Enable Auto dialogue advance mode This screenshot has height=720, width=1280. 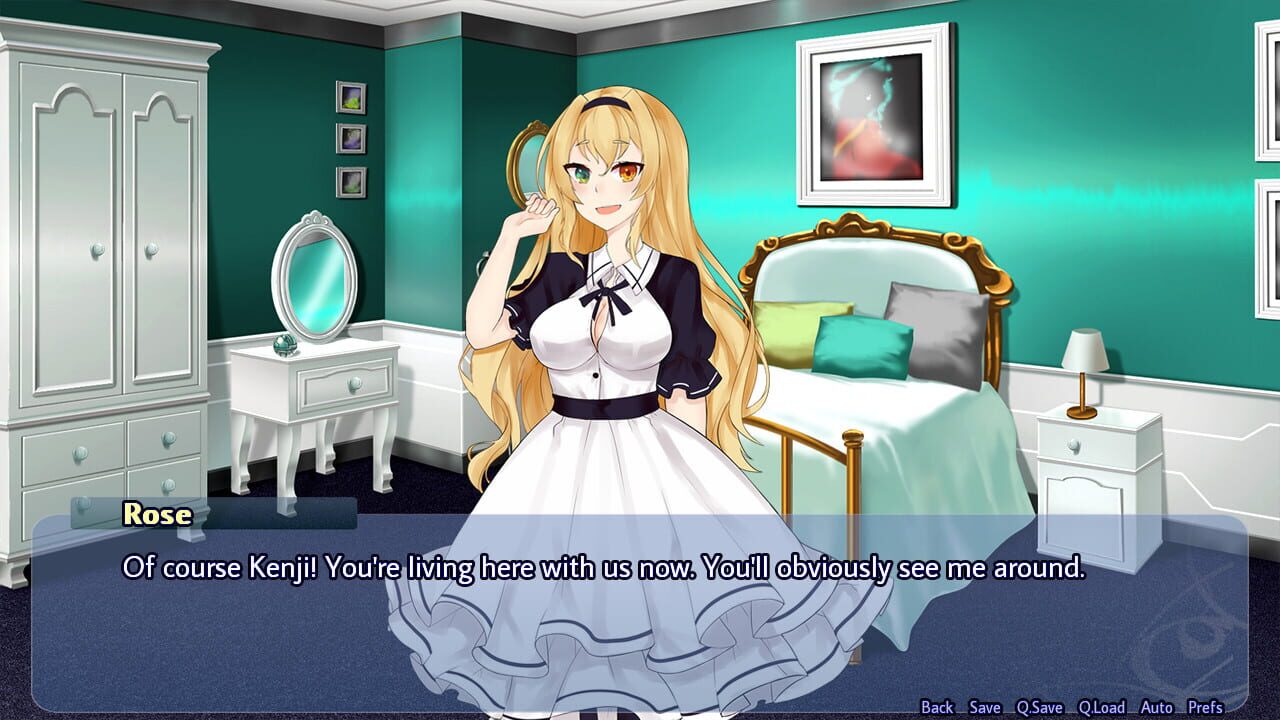pyautogui.click(x=1156, y=706)
